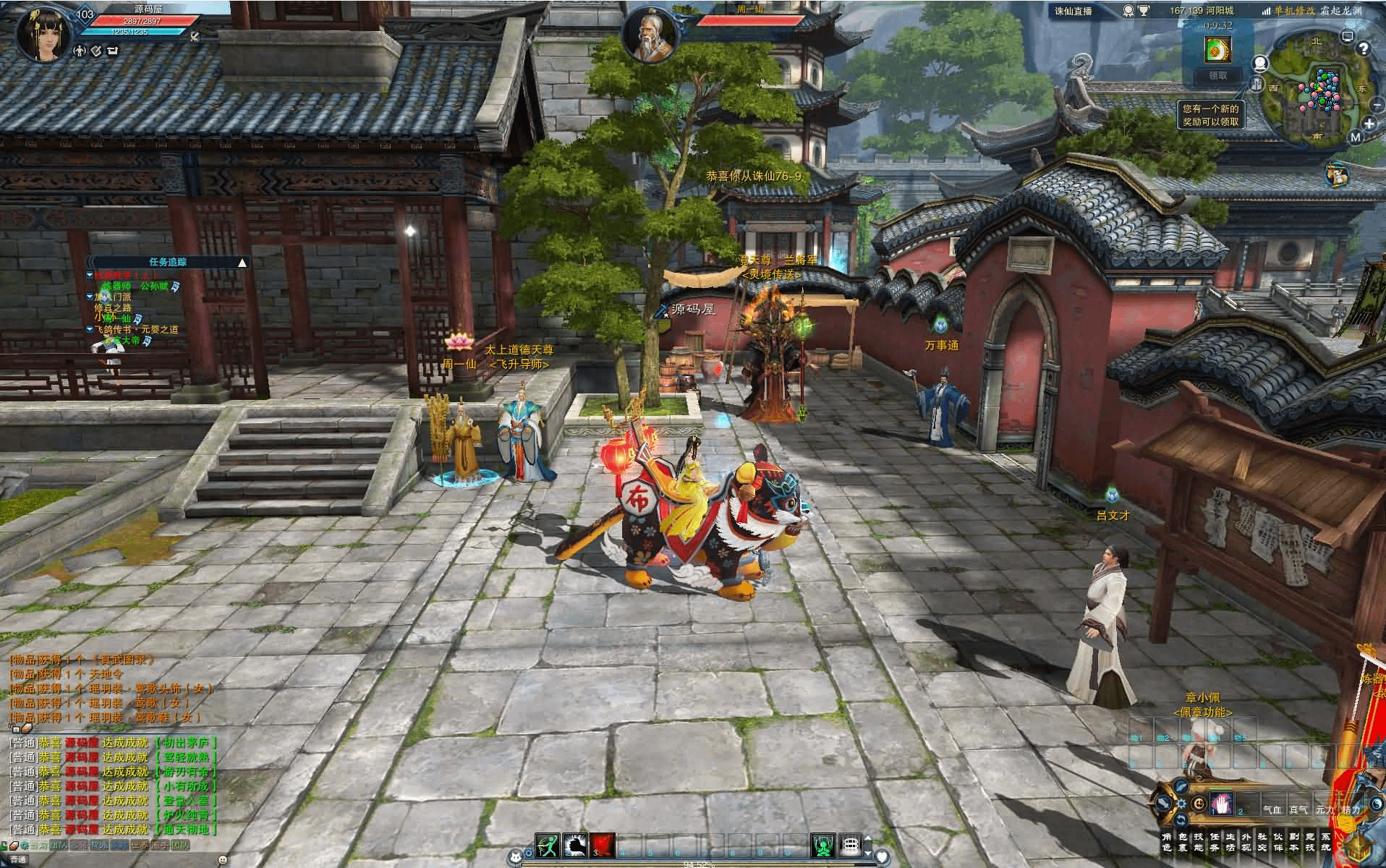Open the 角色 character menu
The width and height of the screenshot is (1386, 868).
click(1166, 842)
